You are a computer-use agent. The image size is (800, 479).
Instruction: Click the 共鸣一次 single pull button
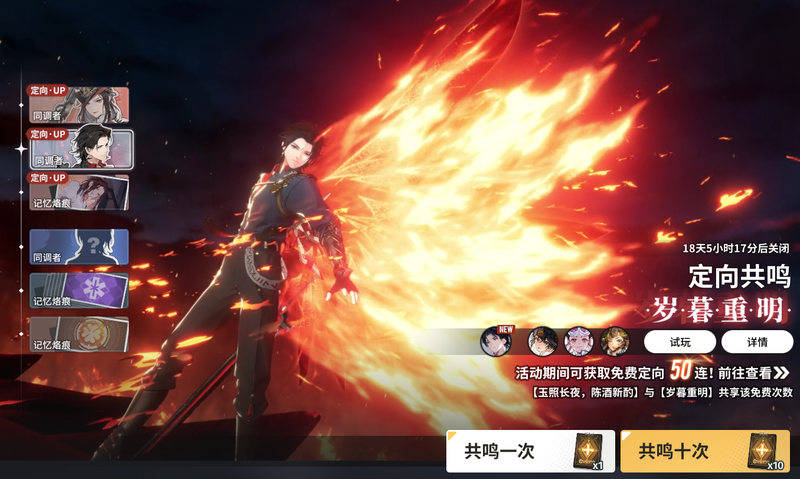click(530, 451)
